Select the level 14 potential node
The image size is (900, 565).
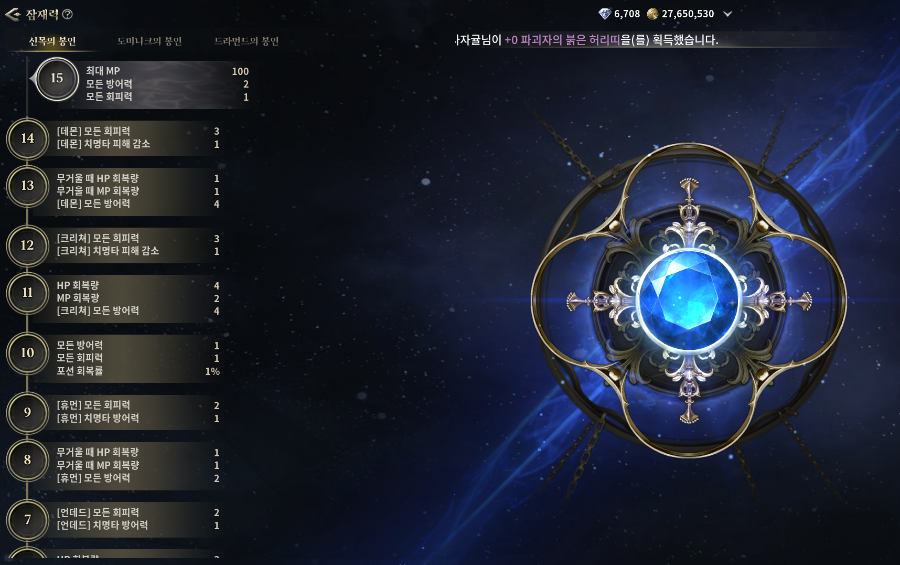pos(28,138)
